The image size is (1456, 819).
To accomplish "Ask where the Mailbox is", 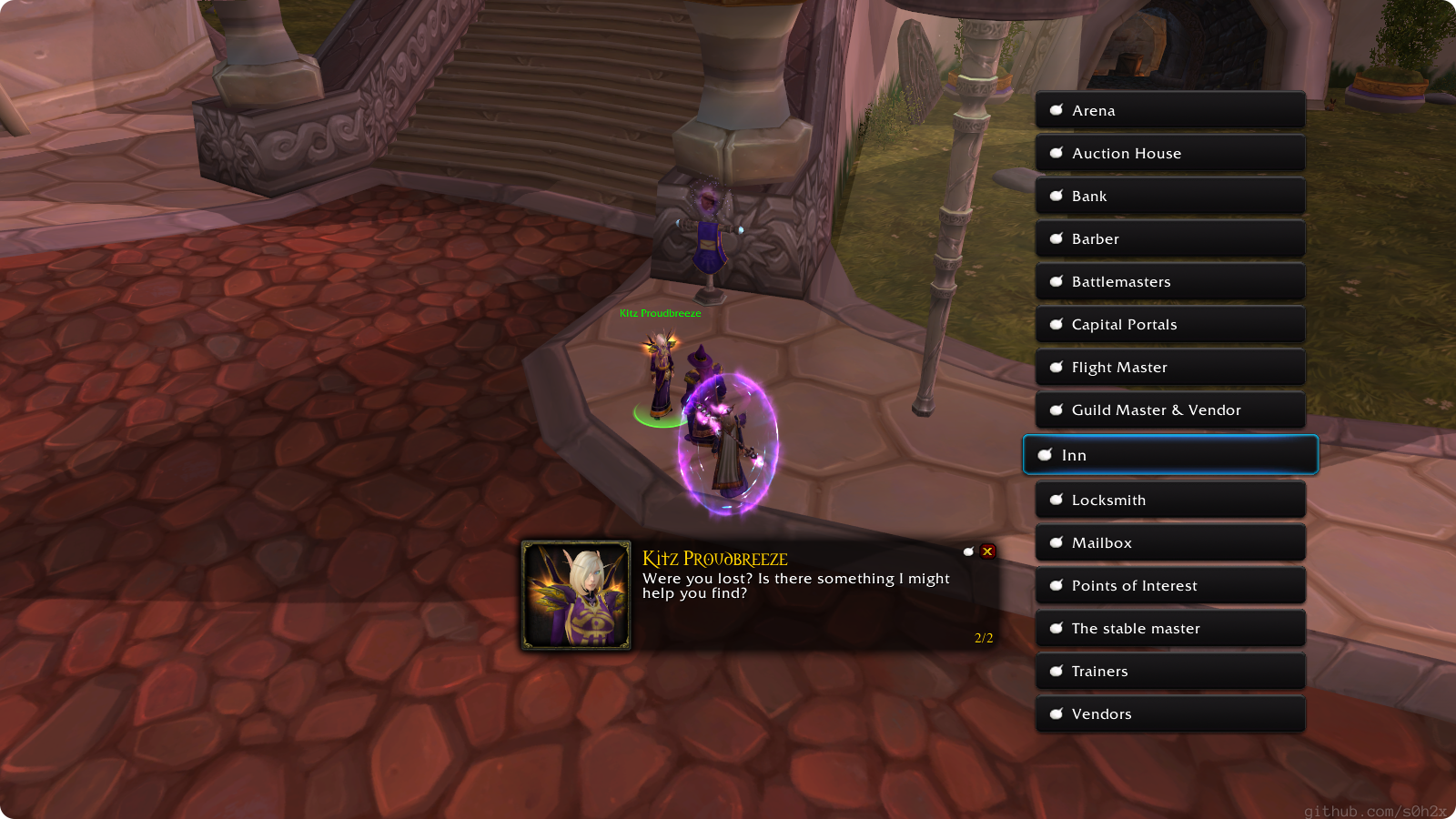I will pos(1169,542).
